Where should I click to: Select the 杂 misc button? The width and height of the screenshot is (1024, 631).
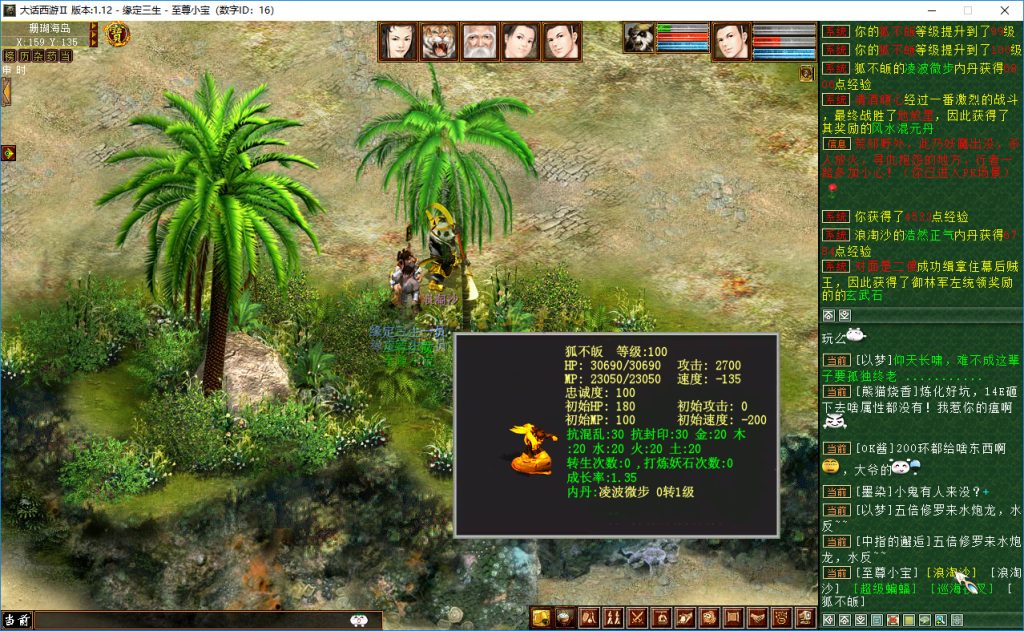point(38,56)
